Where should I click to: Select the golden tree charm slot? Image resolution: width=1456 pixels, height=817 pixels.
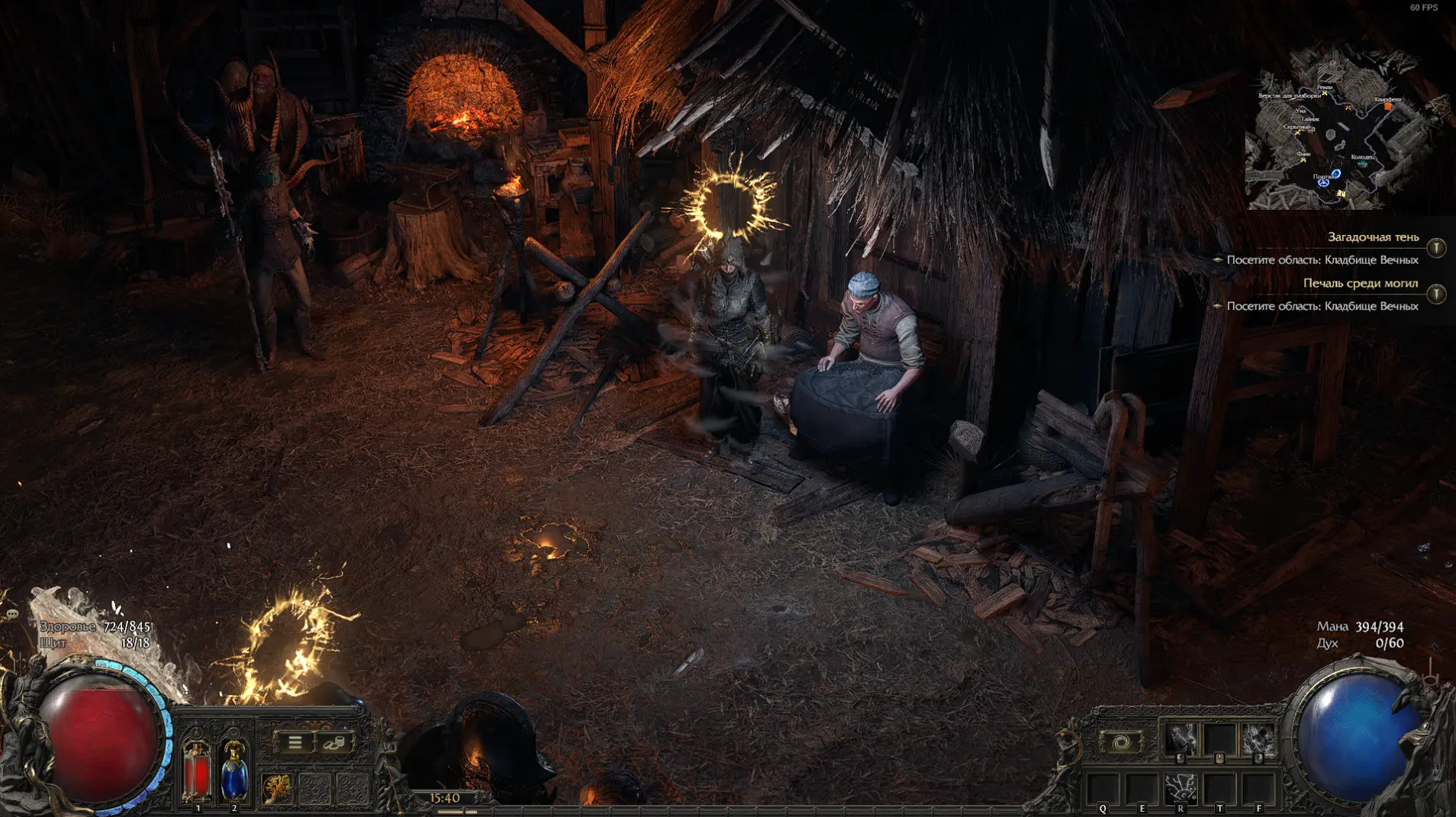pos(276,788)
